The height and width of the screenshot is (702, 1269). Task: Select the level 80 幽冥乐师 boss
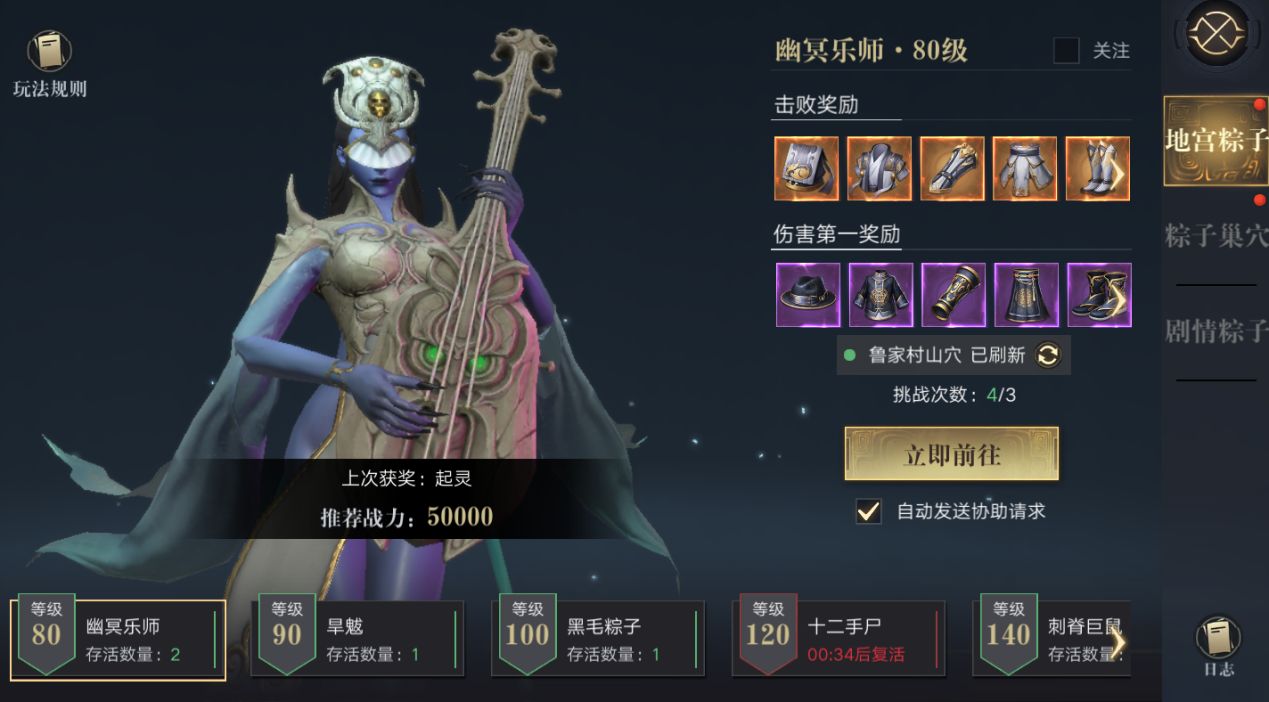click(x=118, y=639)
